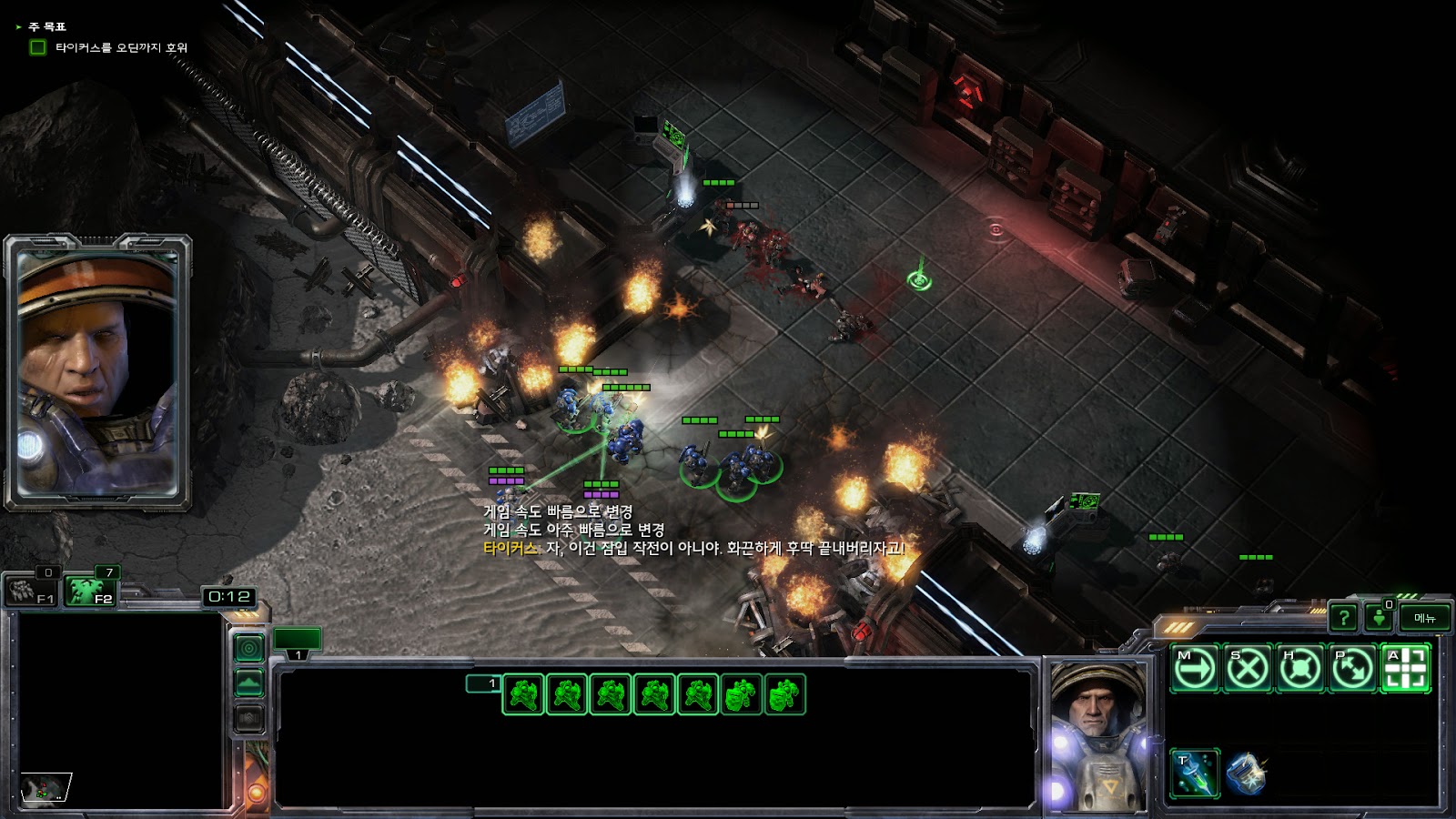The height and width of the screenshot is (819, 1456).
Task: Select all army units with F2 button
Action: (91, 591)
